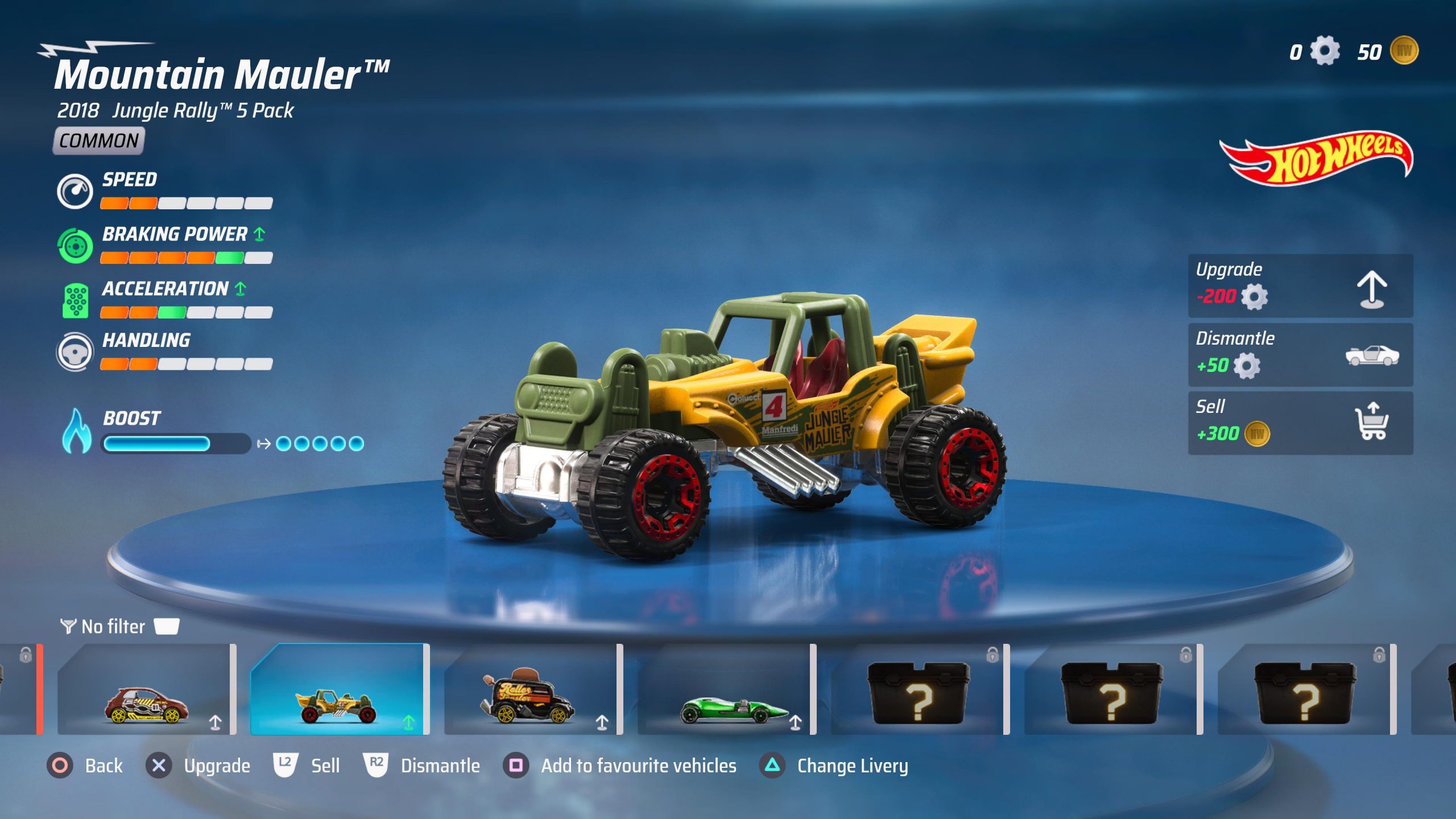
Task: Select the green streamlined racer thumbnail
Action: (x=726, y=689)
